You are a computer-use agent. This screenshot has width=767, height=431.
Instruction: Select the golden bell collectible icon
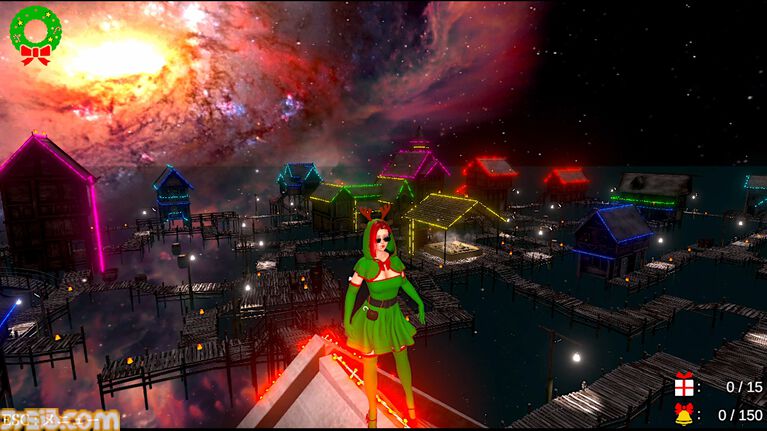684,414
